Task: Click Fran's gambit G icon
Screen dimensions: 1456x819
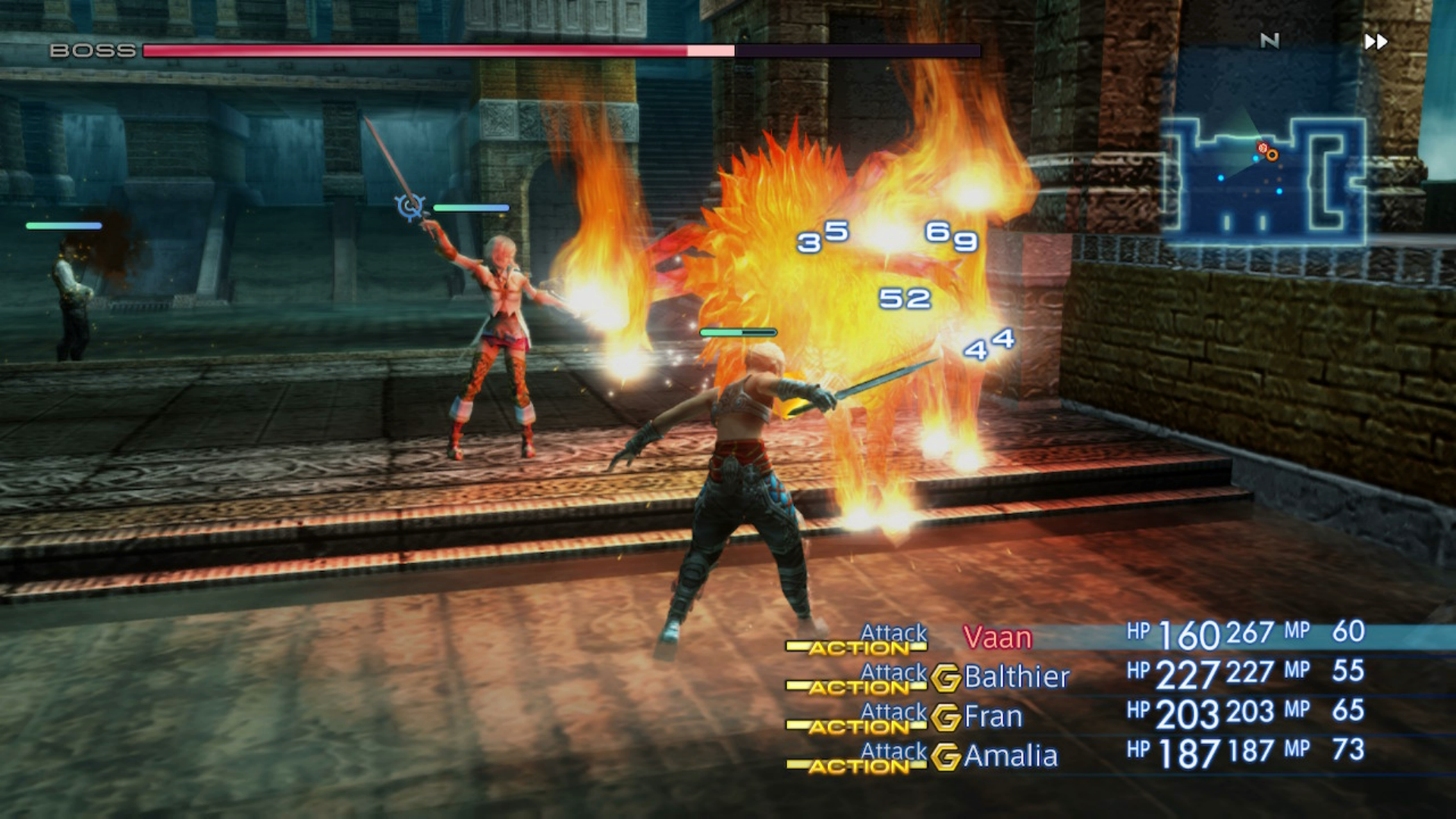Action: [946, 717]
